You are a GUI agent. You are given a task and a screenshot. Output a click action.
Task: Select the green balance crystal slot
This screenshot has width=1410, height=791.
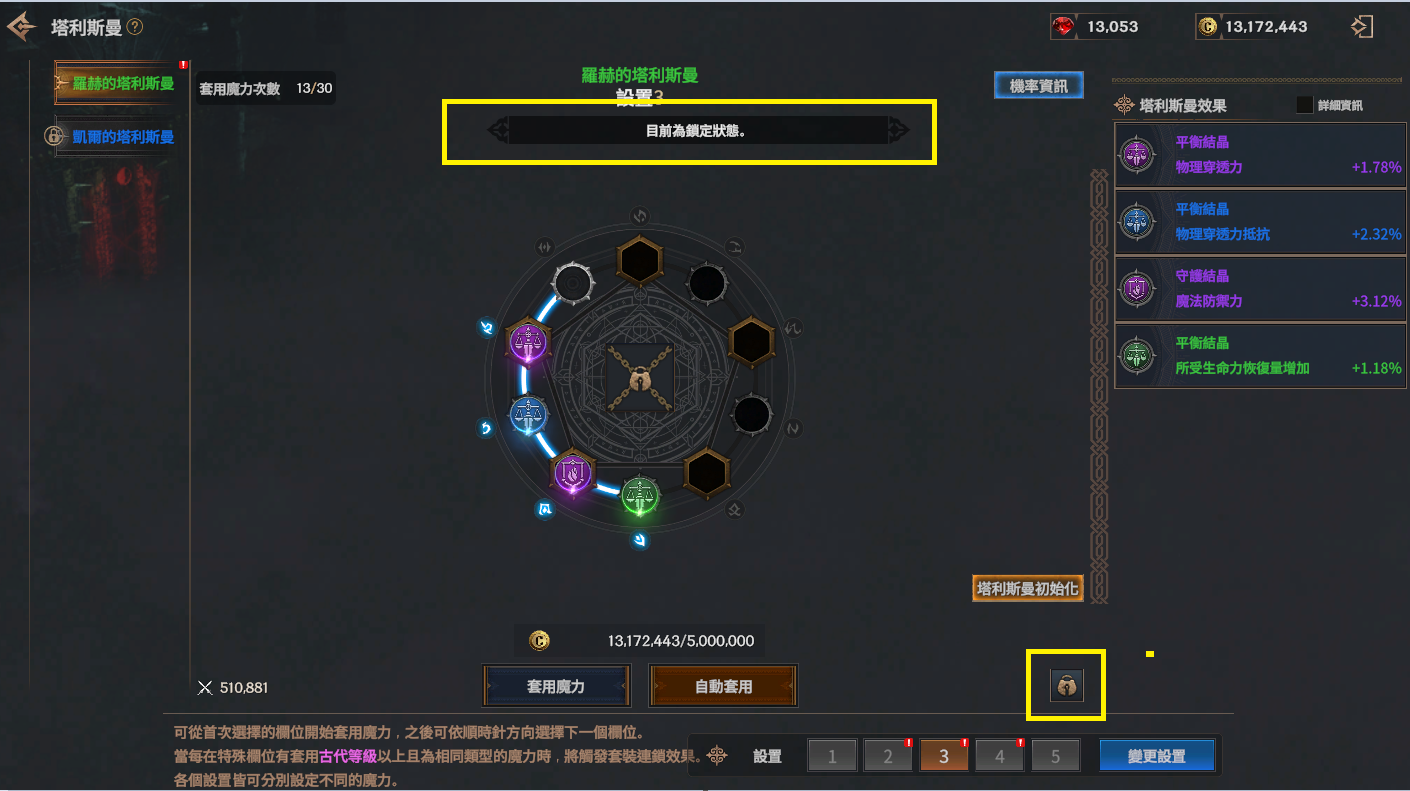click(638, 496)
